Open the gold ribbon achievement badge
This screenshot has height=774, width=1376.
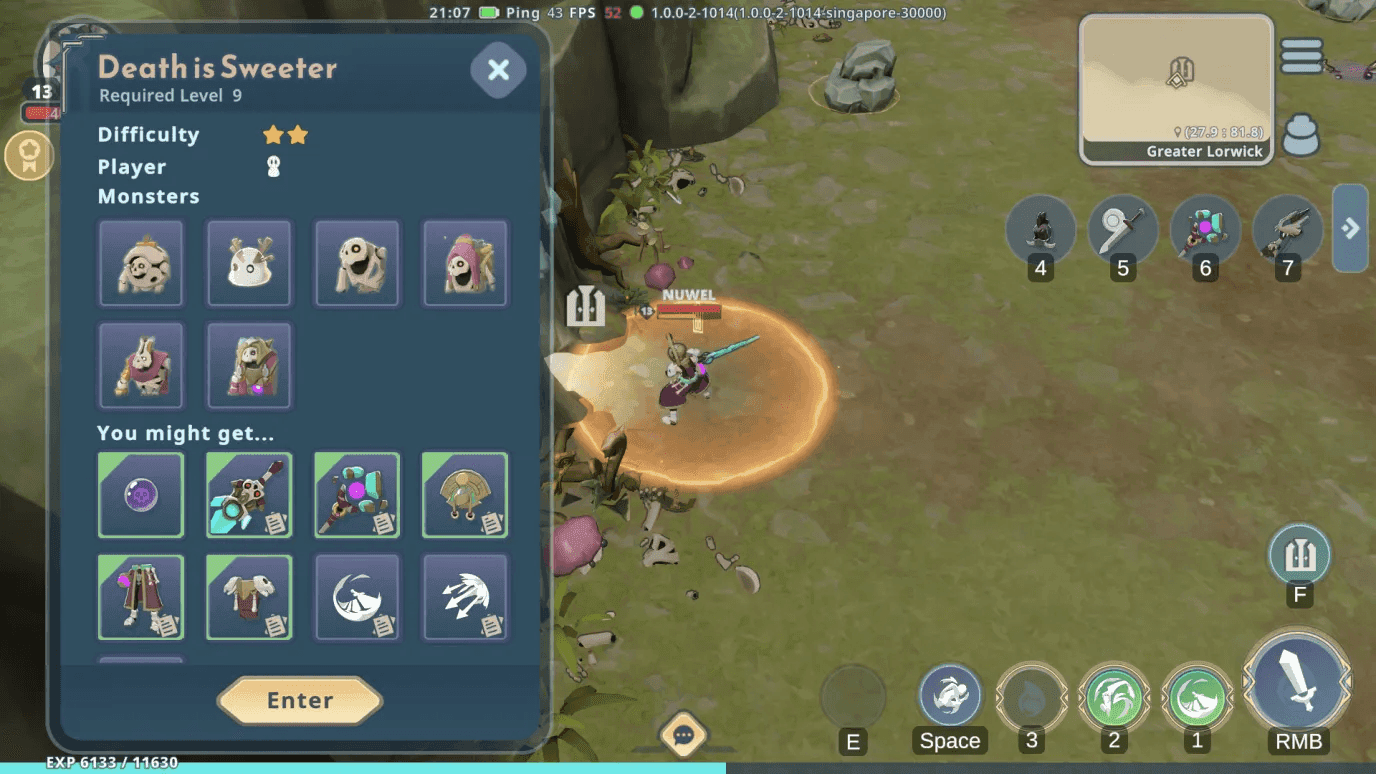tap(29, 156)
